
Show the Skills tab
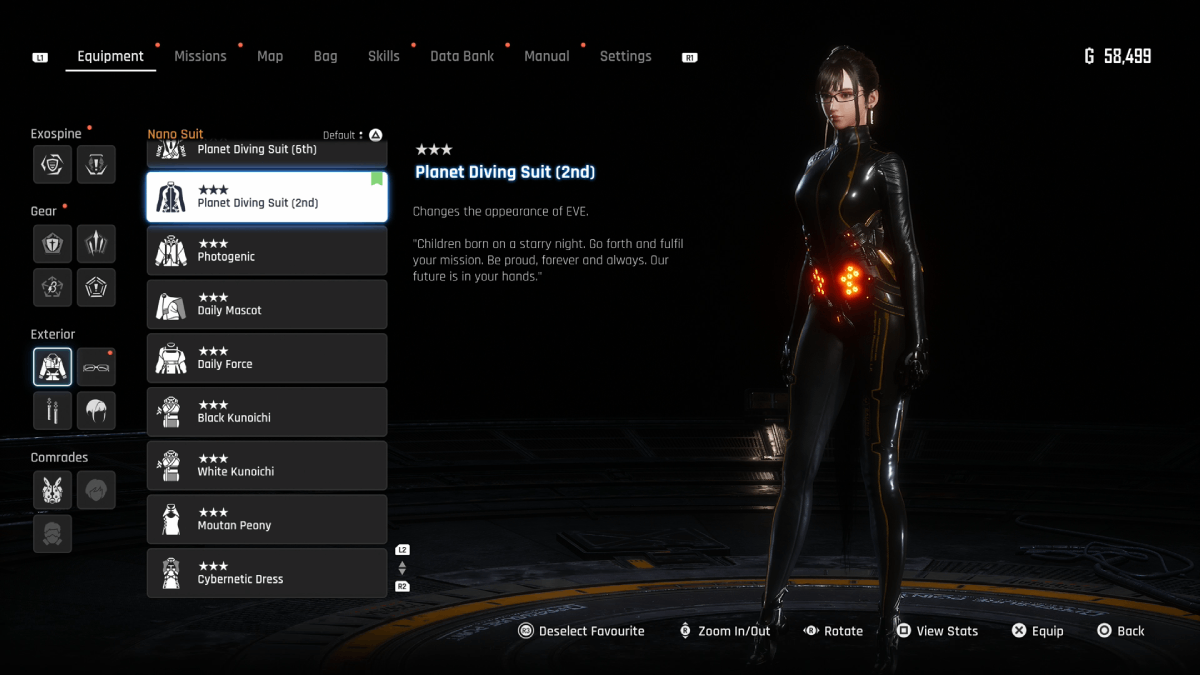[383, 57]
